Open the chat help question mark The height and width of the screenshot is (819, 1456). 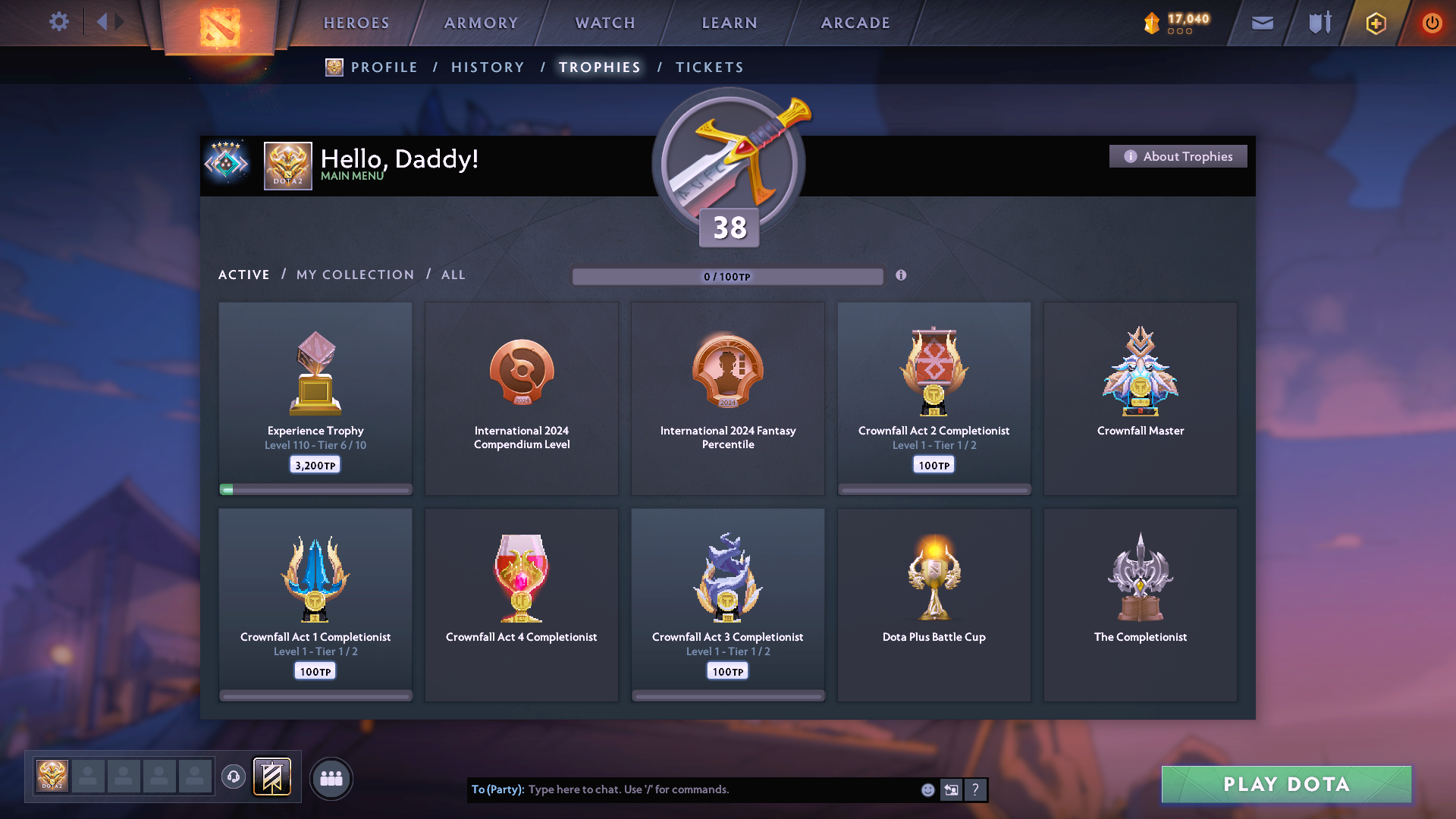click(x=975, y=789)
